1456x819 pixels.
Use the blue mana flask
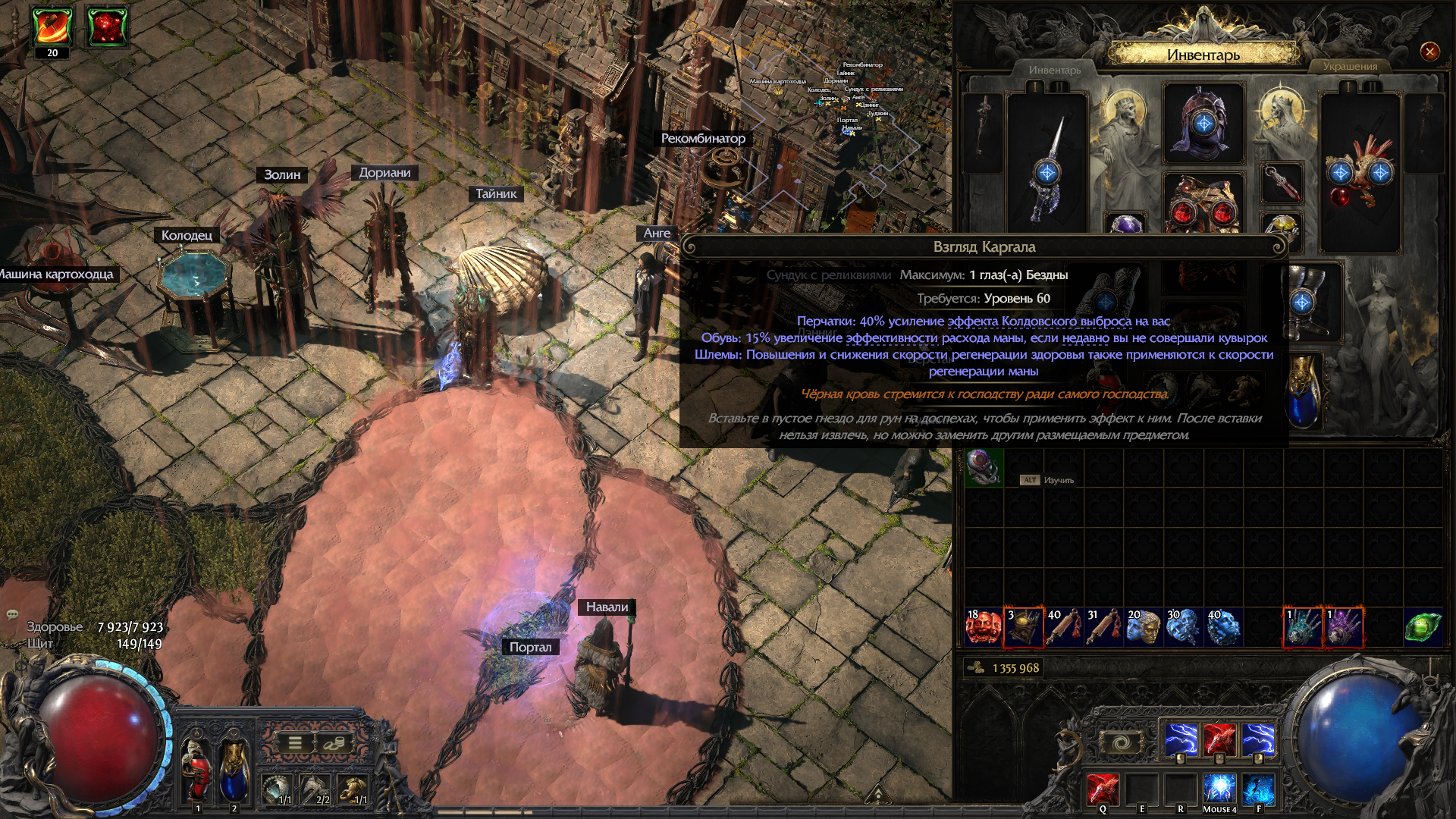tap(234, 770)
